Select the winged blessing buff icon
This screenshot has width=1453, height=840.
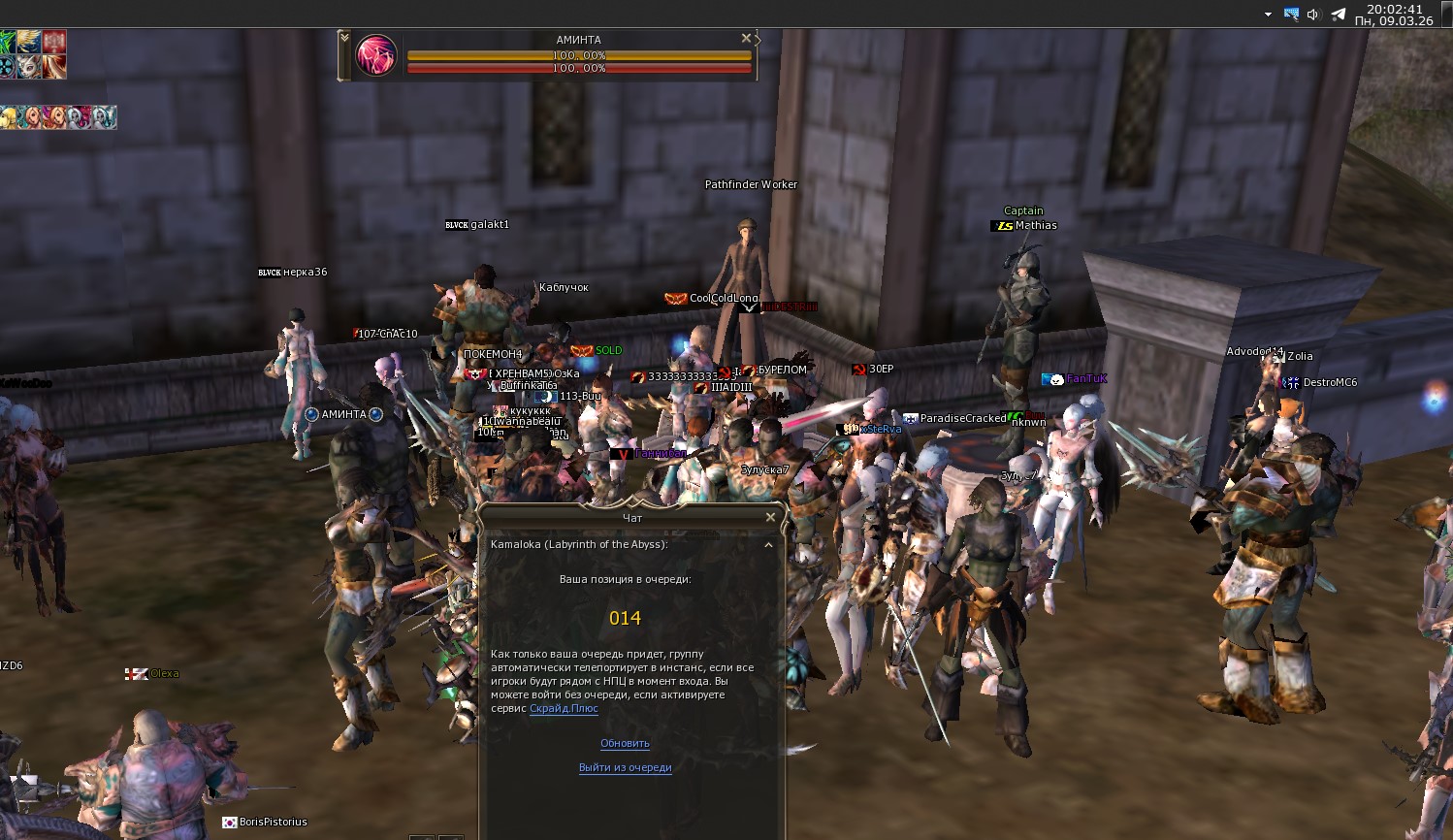tap(27, 42)
